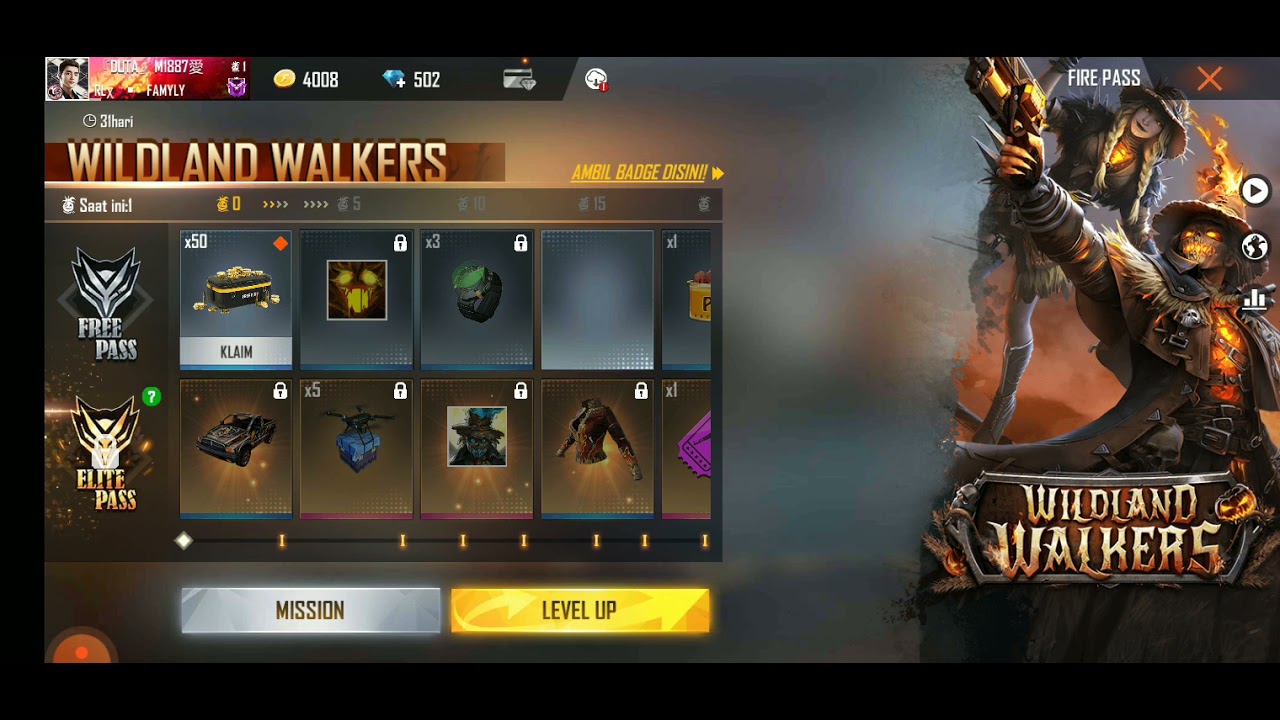Select the Free Pass tab

pos(107,303)
